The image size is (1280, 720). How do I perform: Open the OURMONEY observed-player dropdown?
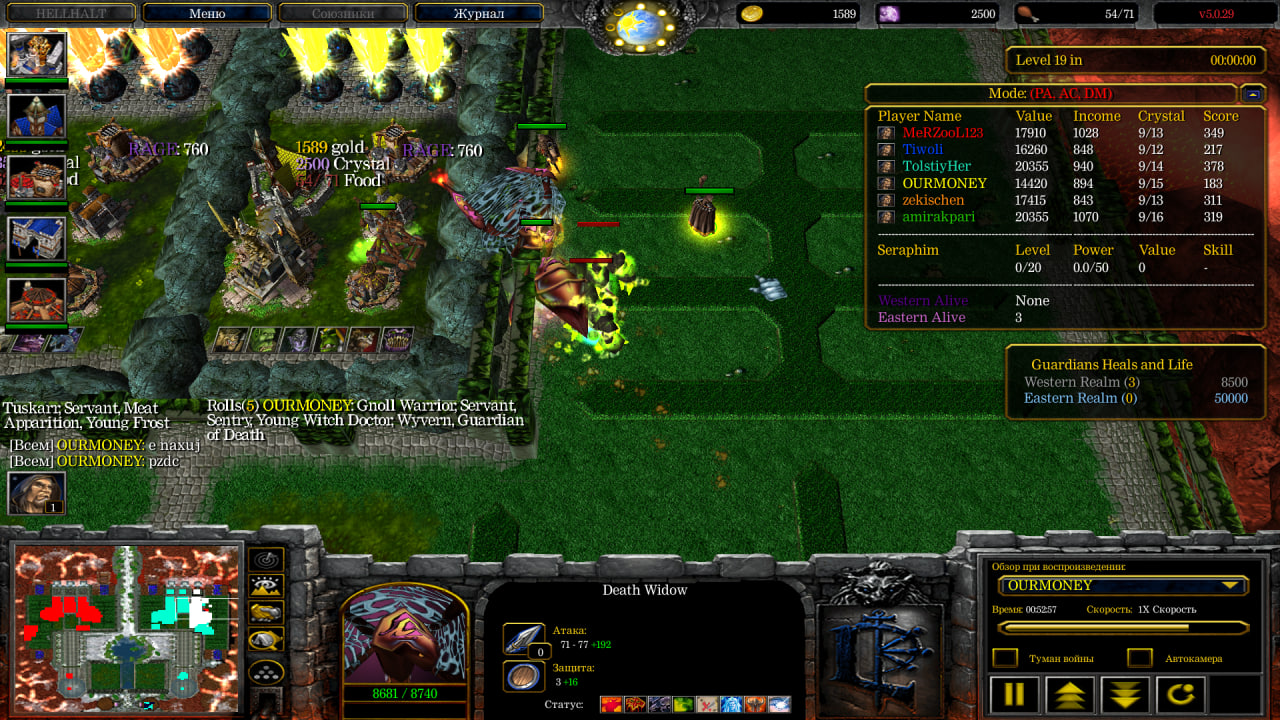(1122, 585)
